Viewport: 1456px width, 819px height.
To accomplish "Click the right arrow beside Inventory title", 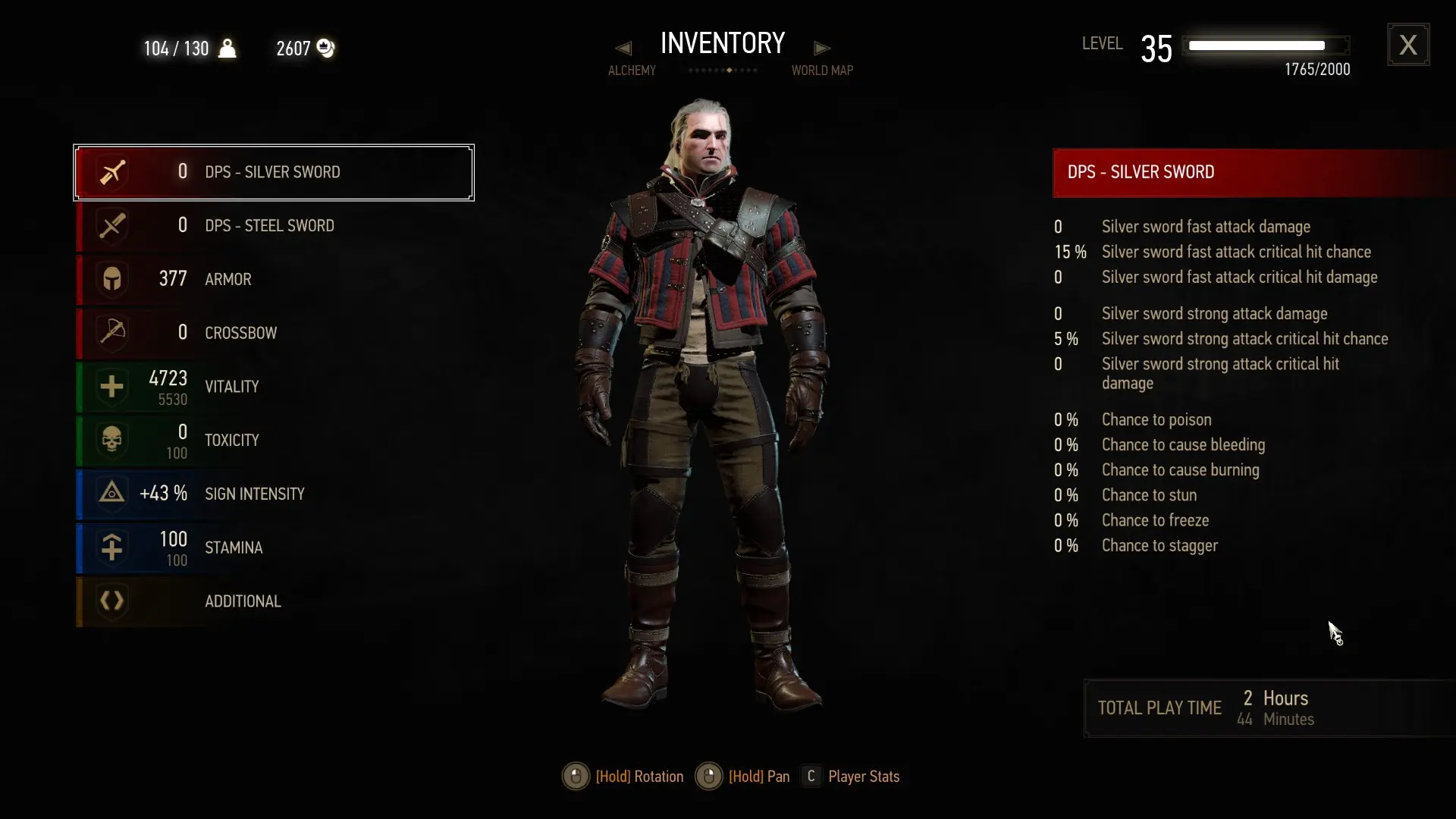I will point(822,49).
